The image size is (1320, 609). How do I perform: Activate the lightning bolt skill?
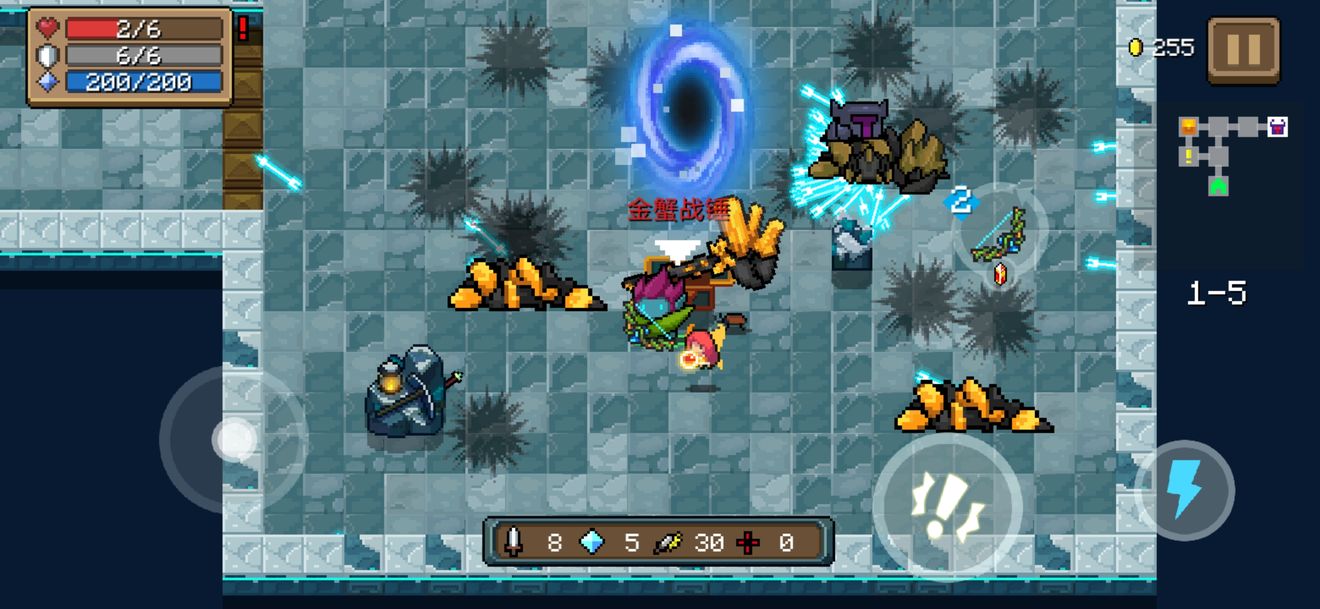1185,491
